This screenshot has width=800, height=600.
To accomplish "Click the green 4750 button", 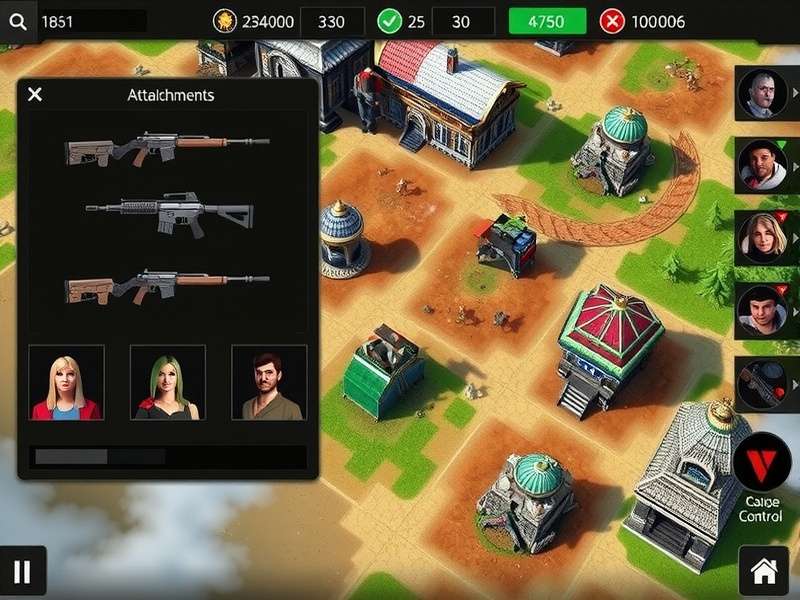I will click(547, 21).
